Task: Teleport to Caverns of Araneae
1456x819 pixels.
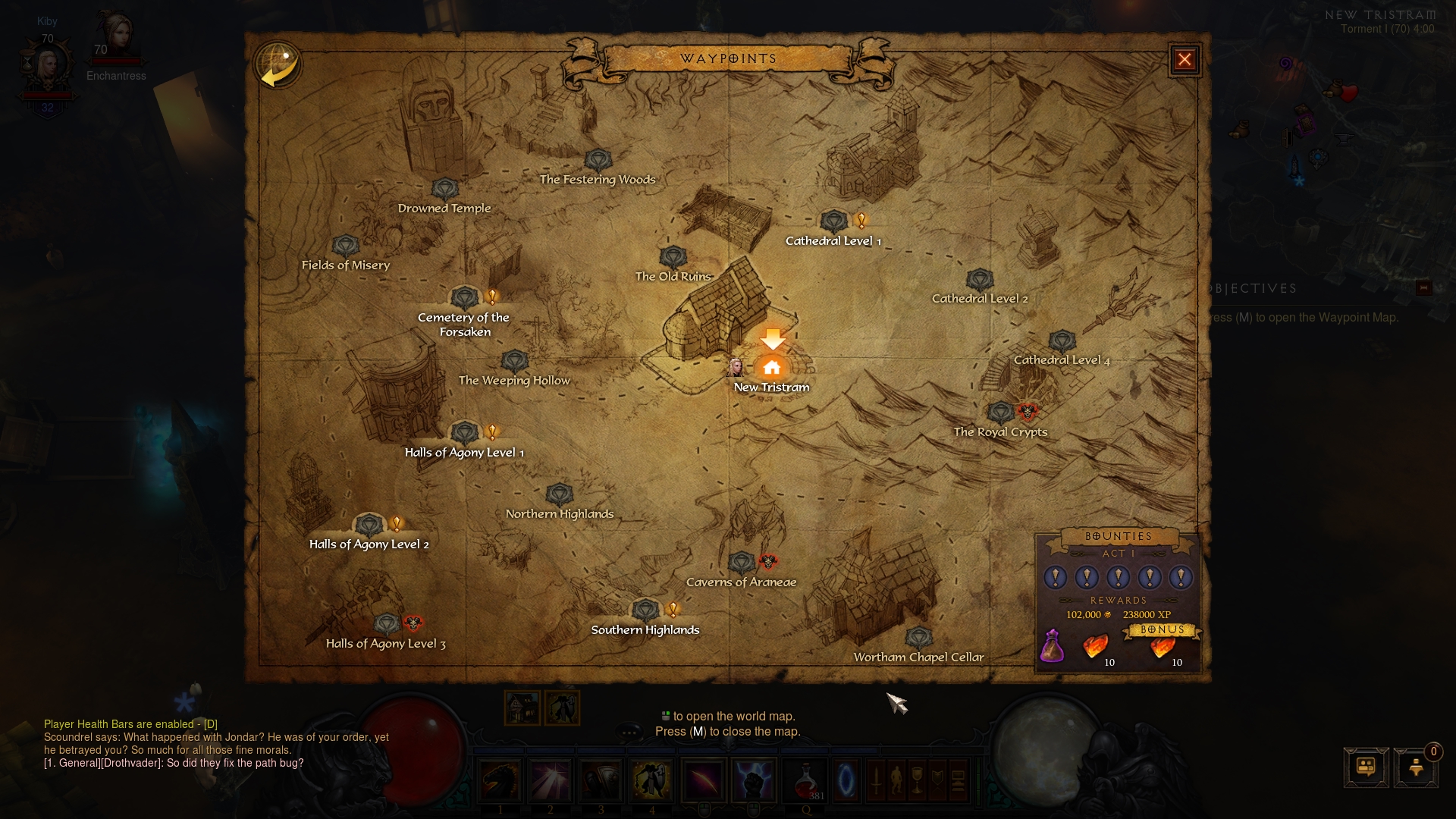Action: click(742, 563)
